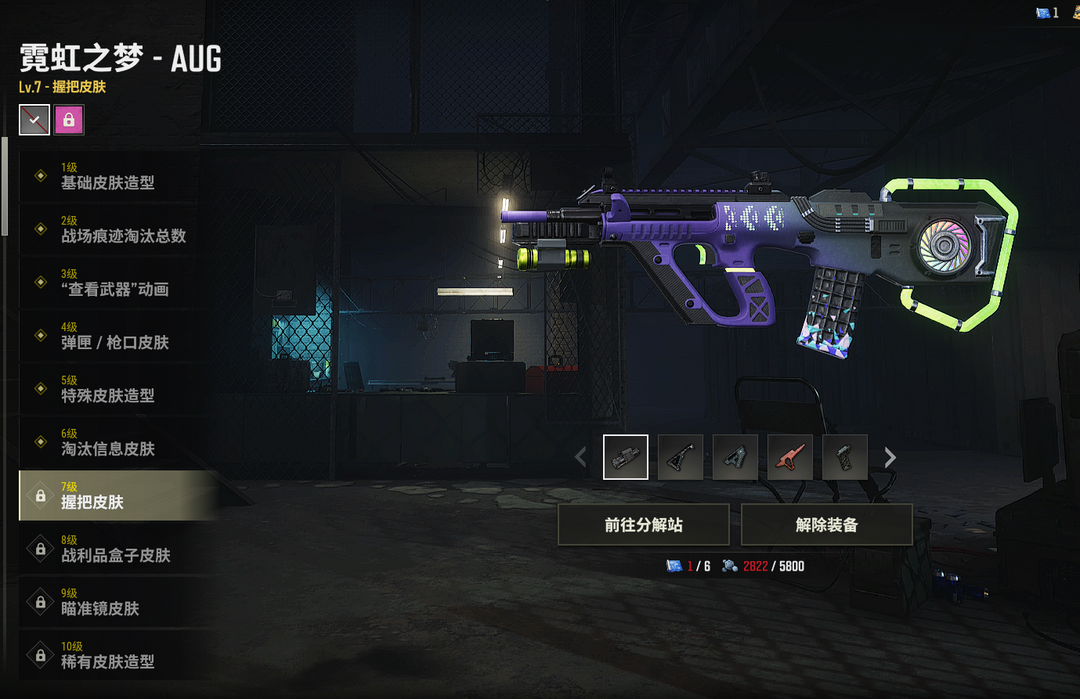Show next attachment thumbnails with right arrow
Image resolution: width=1080 pixels, height=699 pixels.
(890, 457)
